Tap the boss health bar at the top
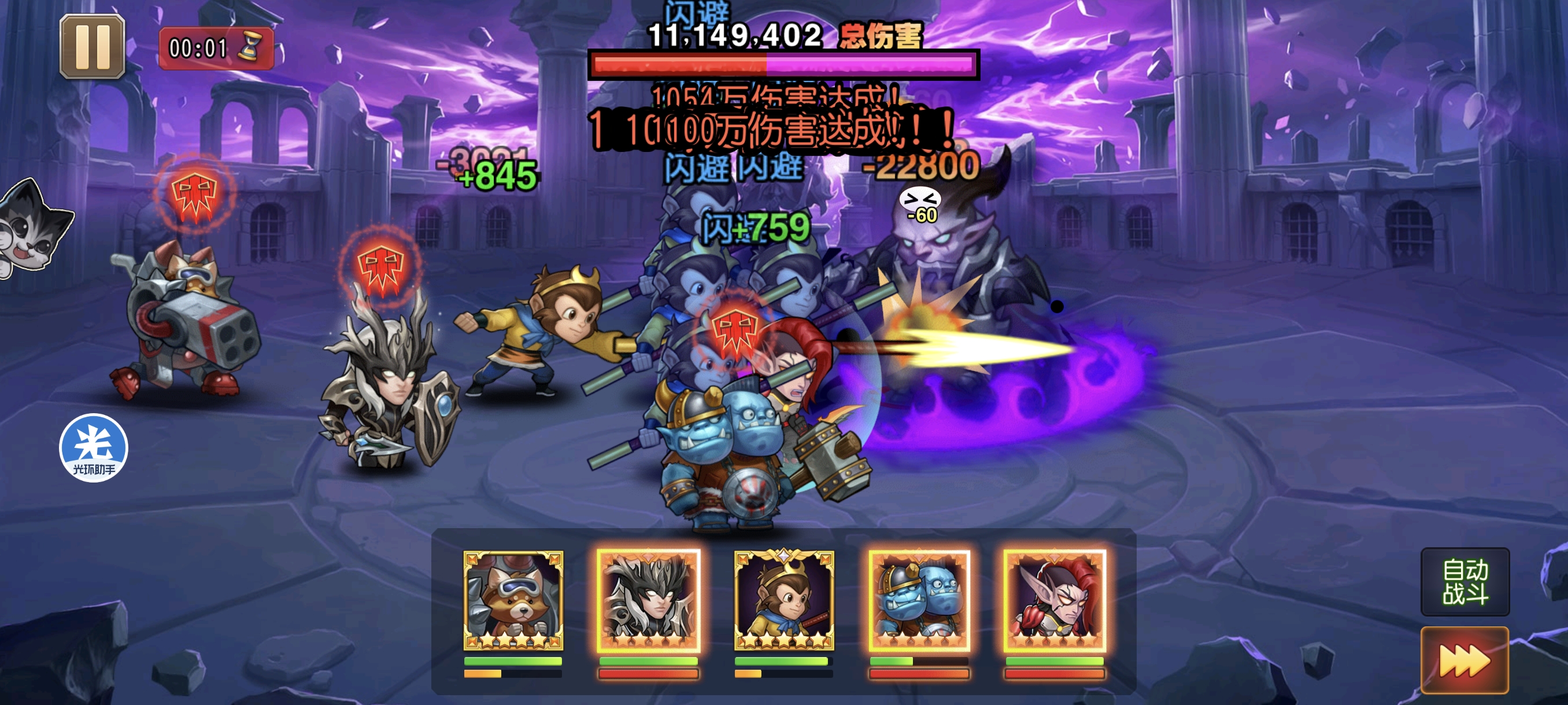The width and height of the screenshot is (1568, 705). pyautogui.click(x=783, y=67)
